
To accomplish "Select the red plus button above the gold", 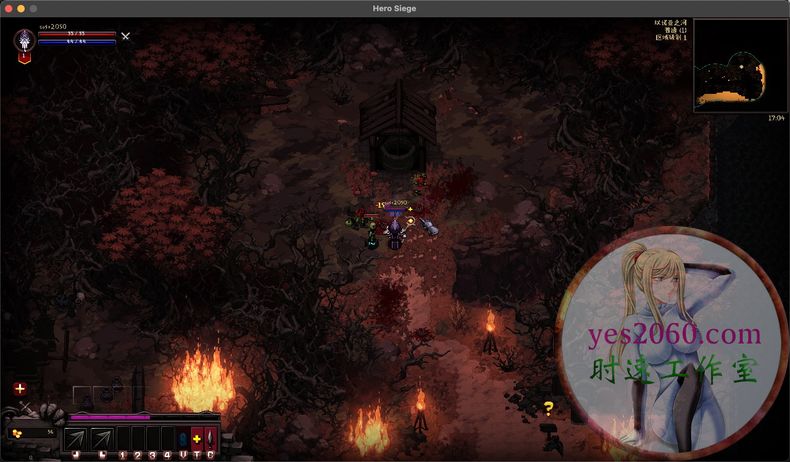I will click(20, 388).
